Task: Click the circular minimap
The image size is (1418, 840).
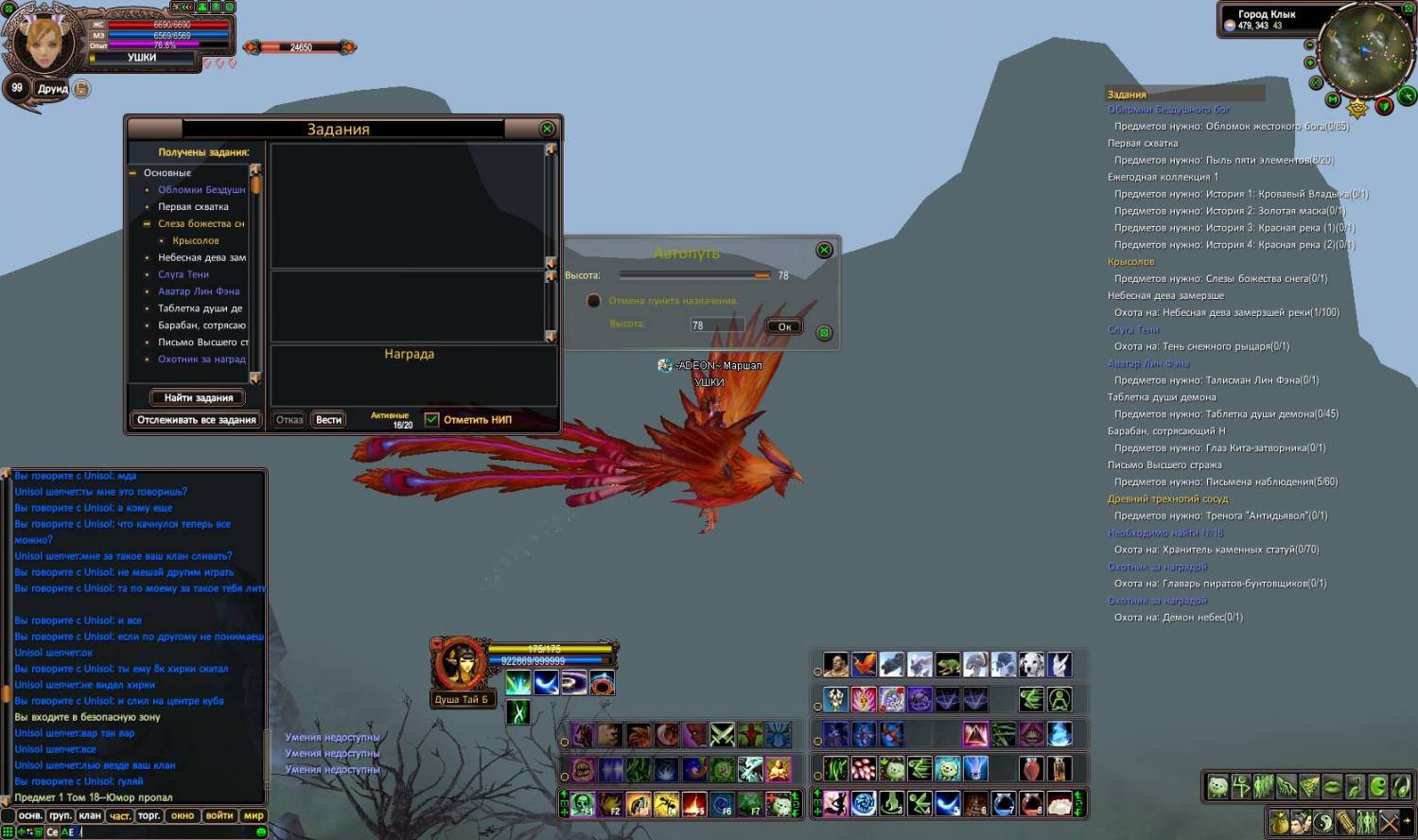Action: [x=1362, y=49]
